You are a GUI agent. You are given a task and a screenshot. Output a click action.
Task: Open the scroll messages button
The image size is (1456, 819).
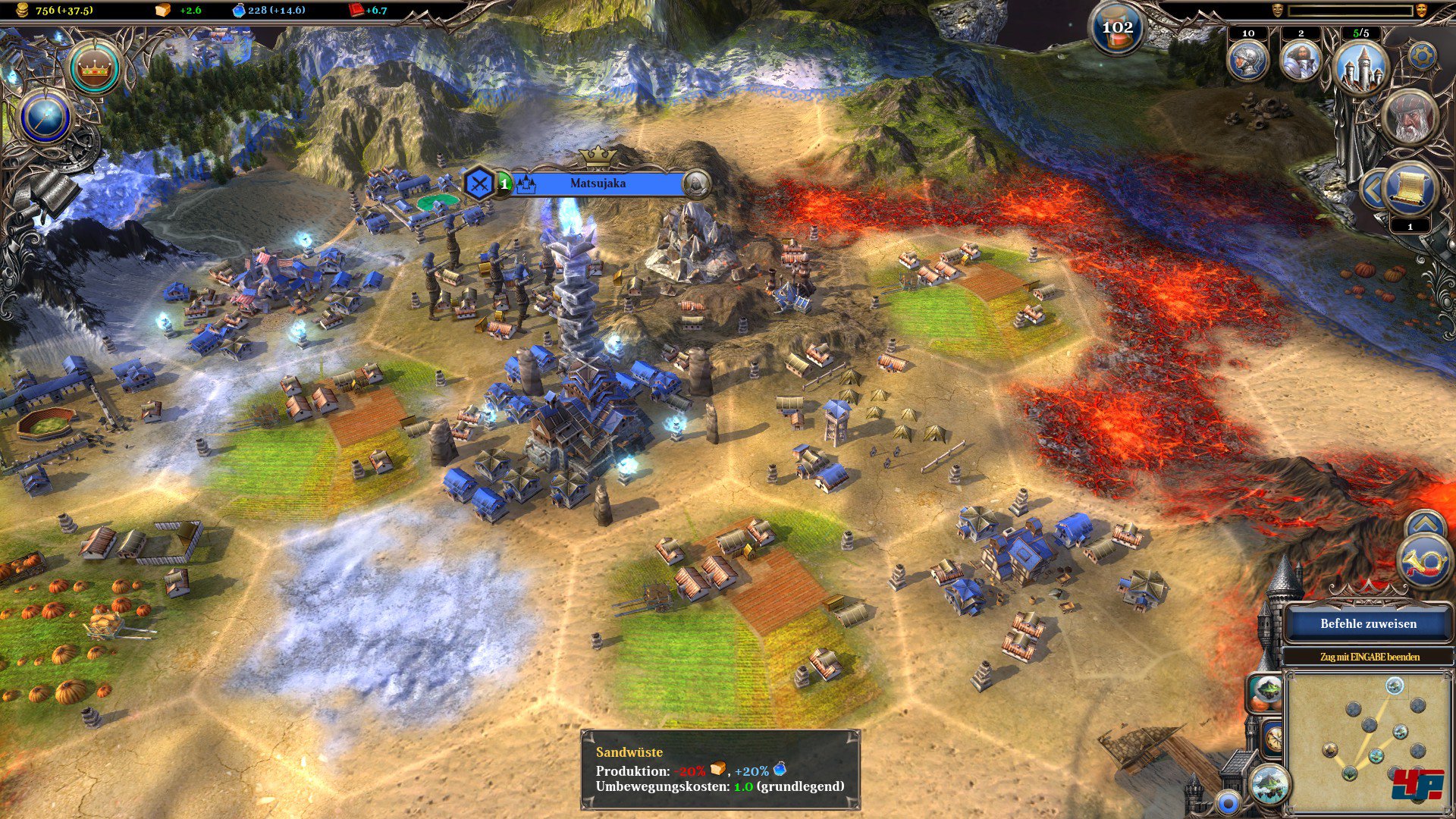click(1410, 190)
